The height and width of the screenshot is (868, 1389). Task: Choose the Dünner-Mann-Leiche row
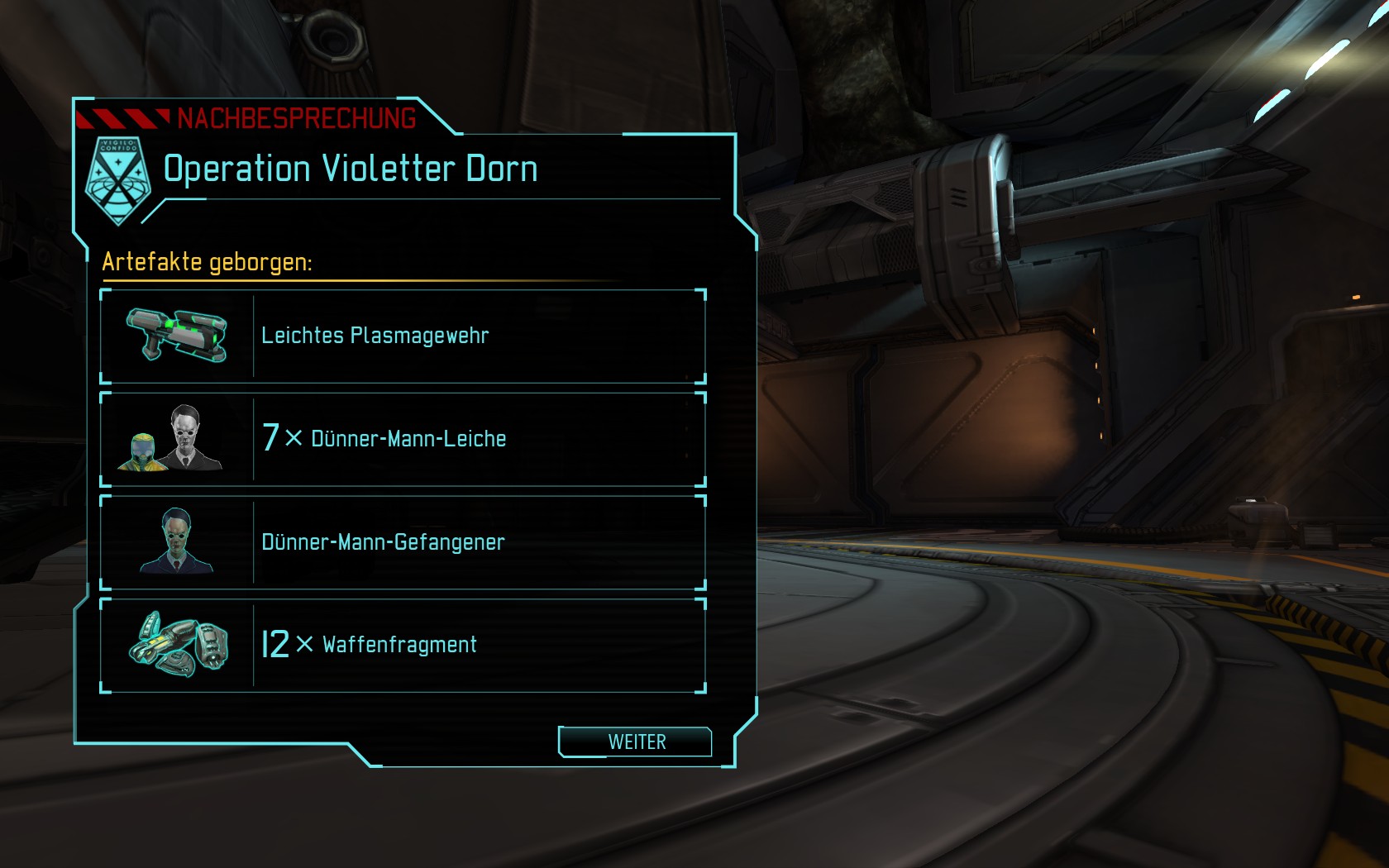coord(403,439)
